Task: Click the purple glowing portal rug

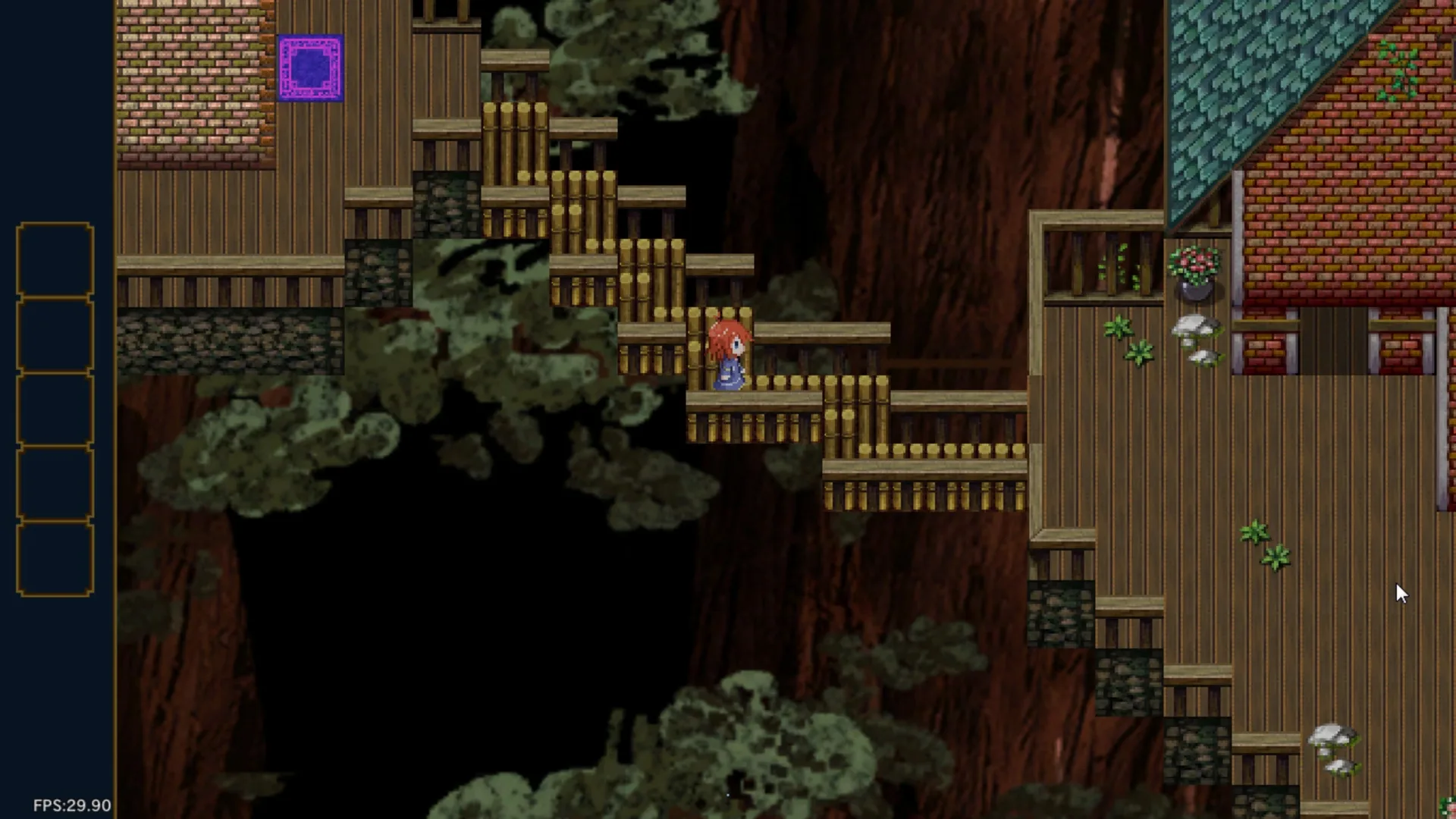Action: [312, 69]
